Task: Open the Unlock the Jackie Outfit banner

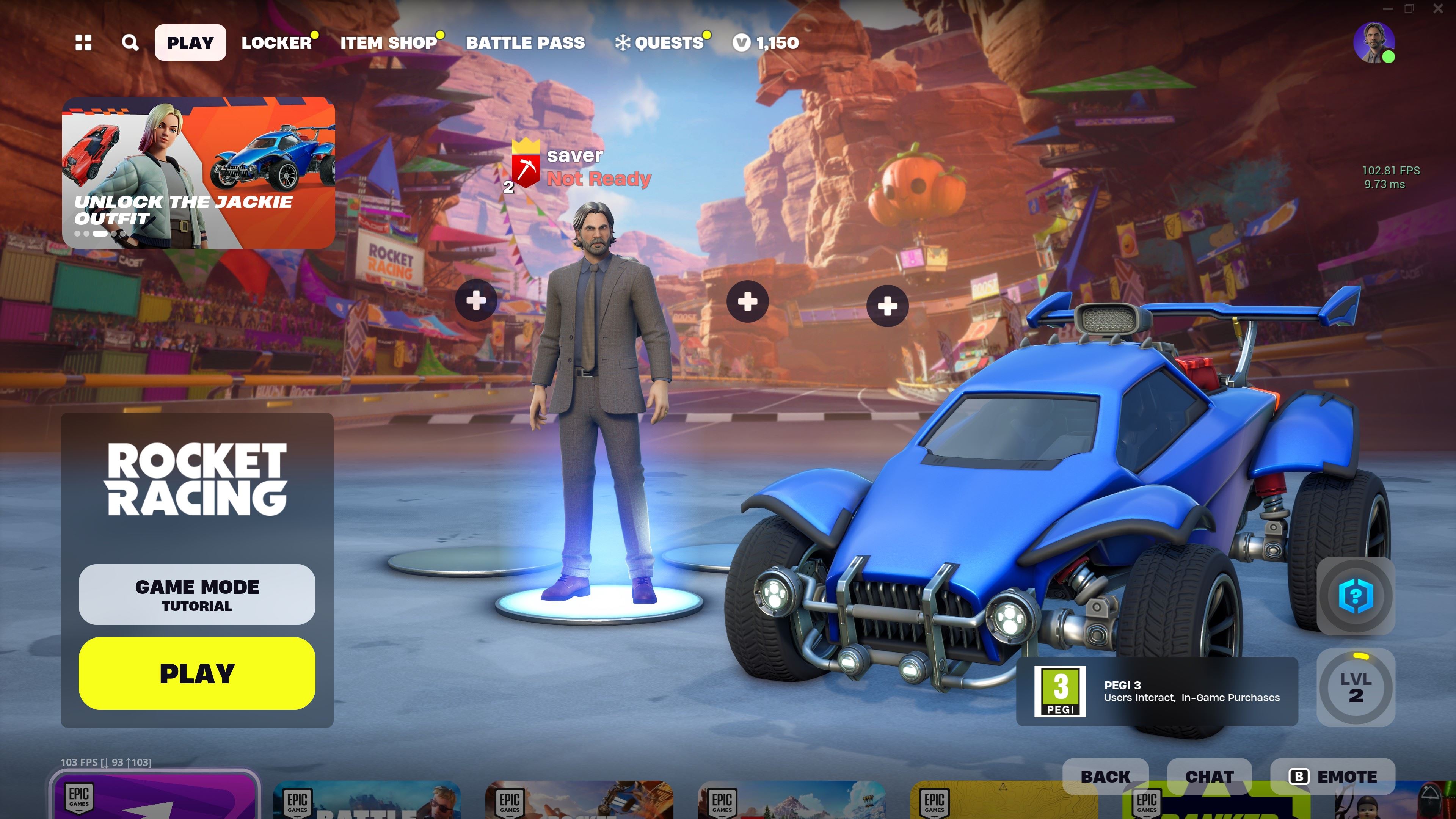Action: click(198, 173)
